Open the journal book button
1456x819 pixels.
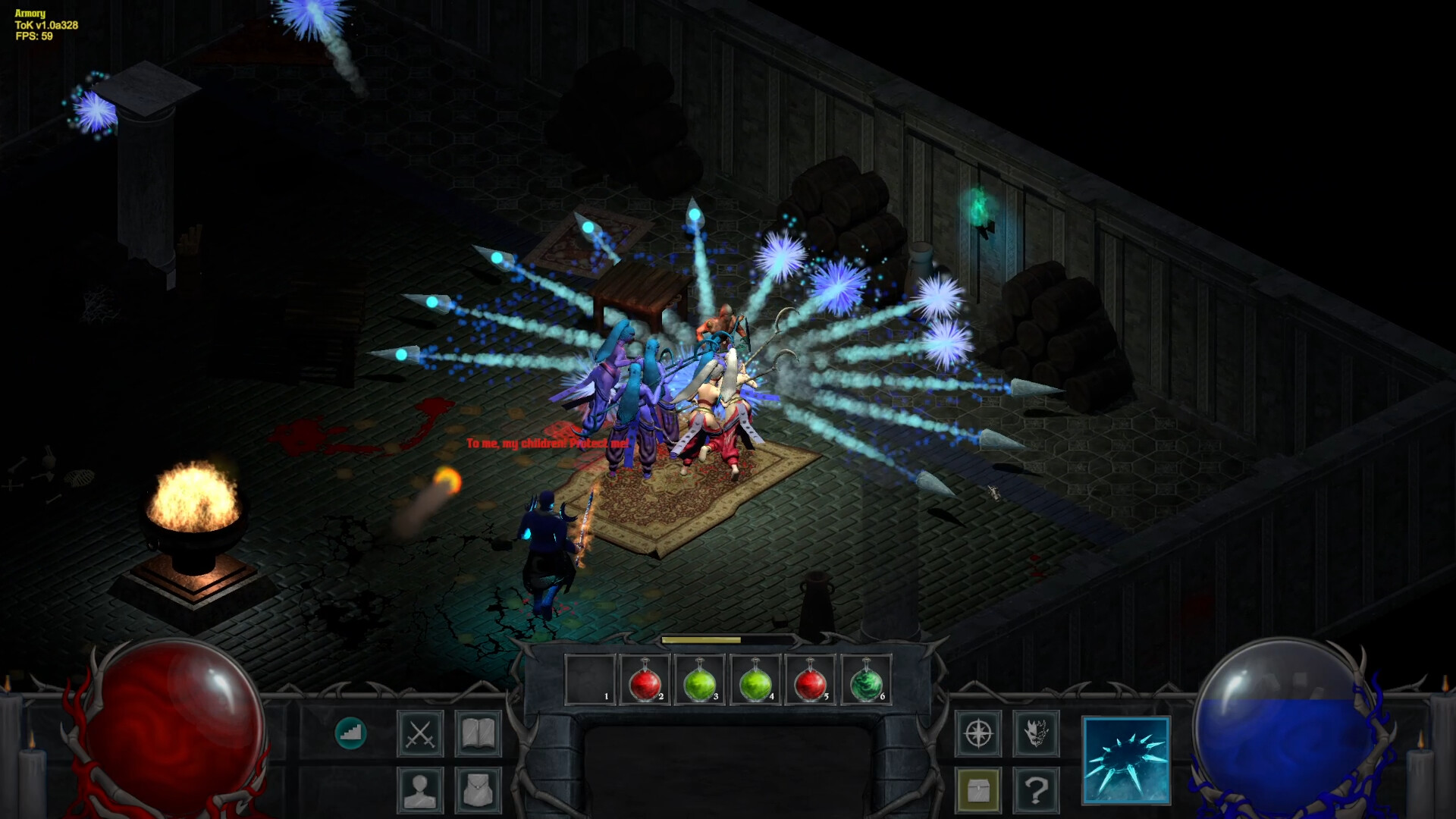[x=478, y=733]
